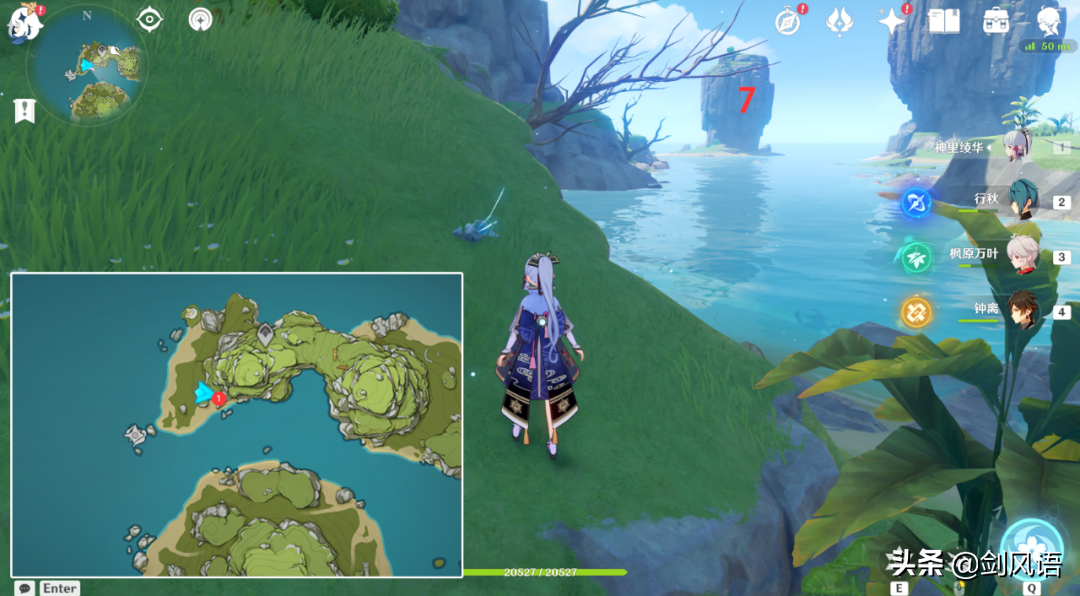Open the Adventurer Handbook book icon
The height and width of the screenshot is (596, 1080).
click(944, 21)
